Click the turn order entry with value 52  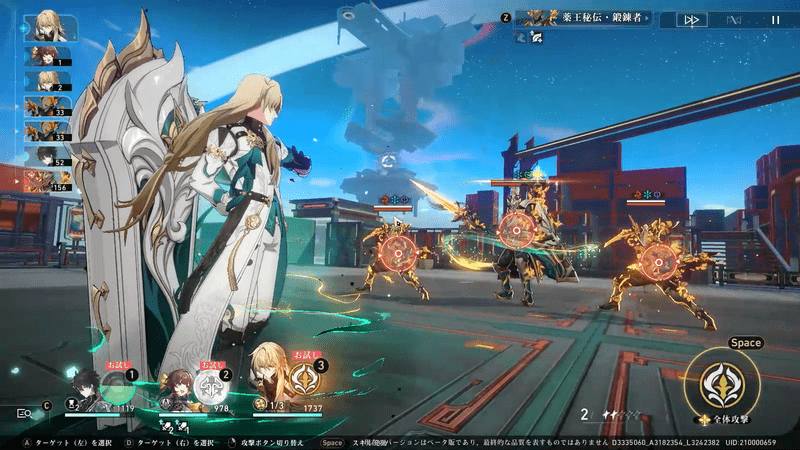click(46, 156)
